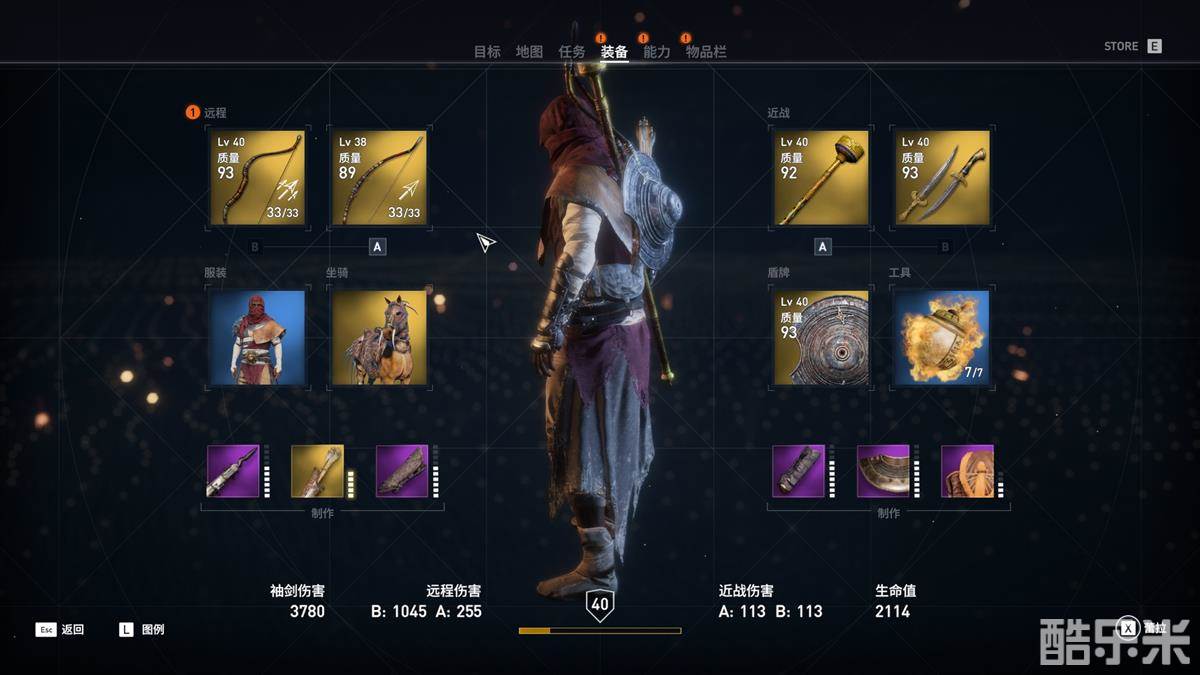Open the red-hooded outfit slot
Image resolution: width=1200 pixels, height=675 pixels.
tap(257, 338)
